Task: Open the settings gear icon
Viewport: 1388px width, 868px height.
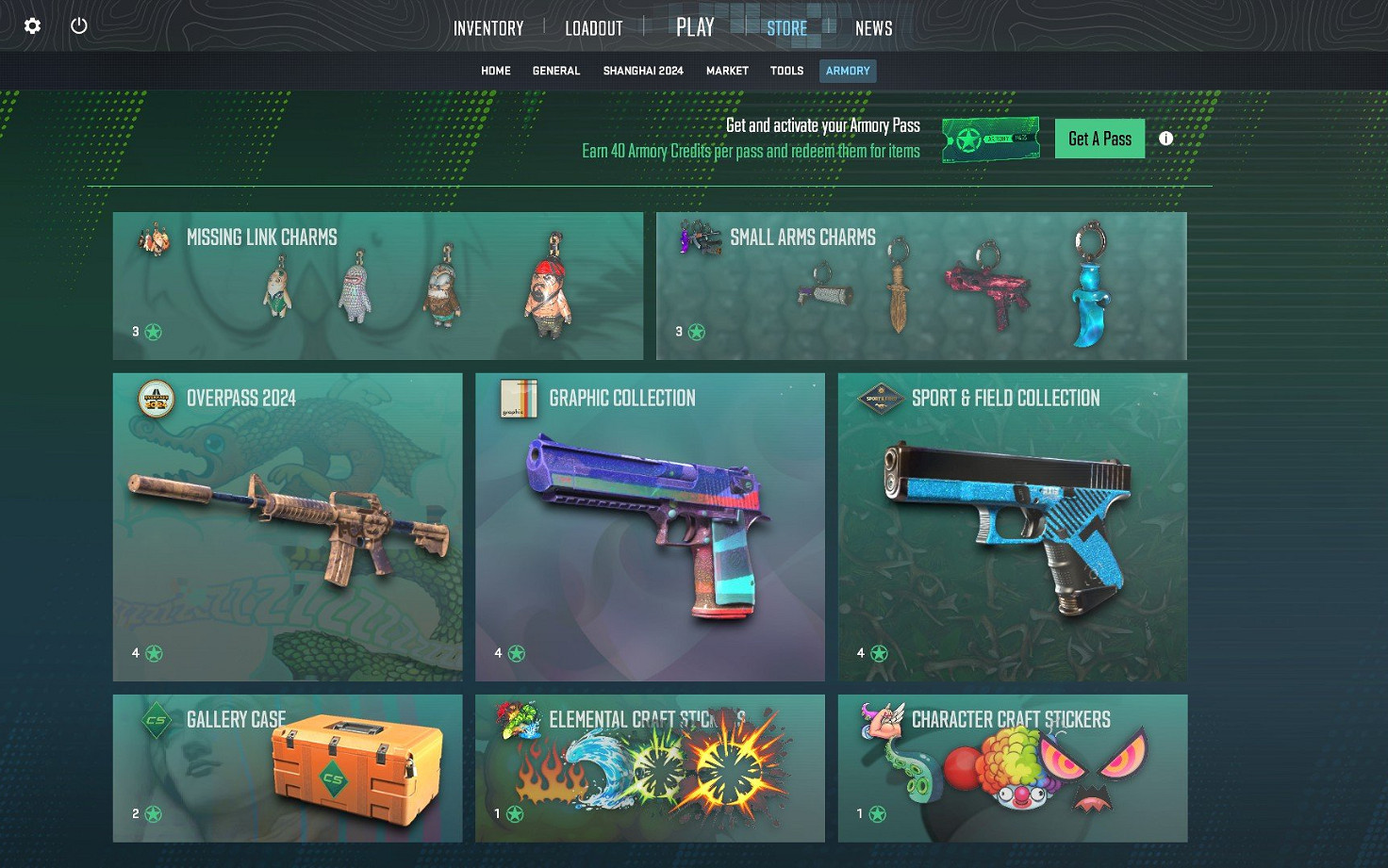Action: click(32, 25)
